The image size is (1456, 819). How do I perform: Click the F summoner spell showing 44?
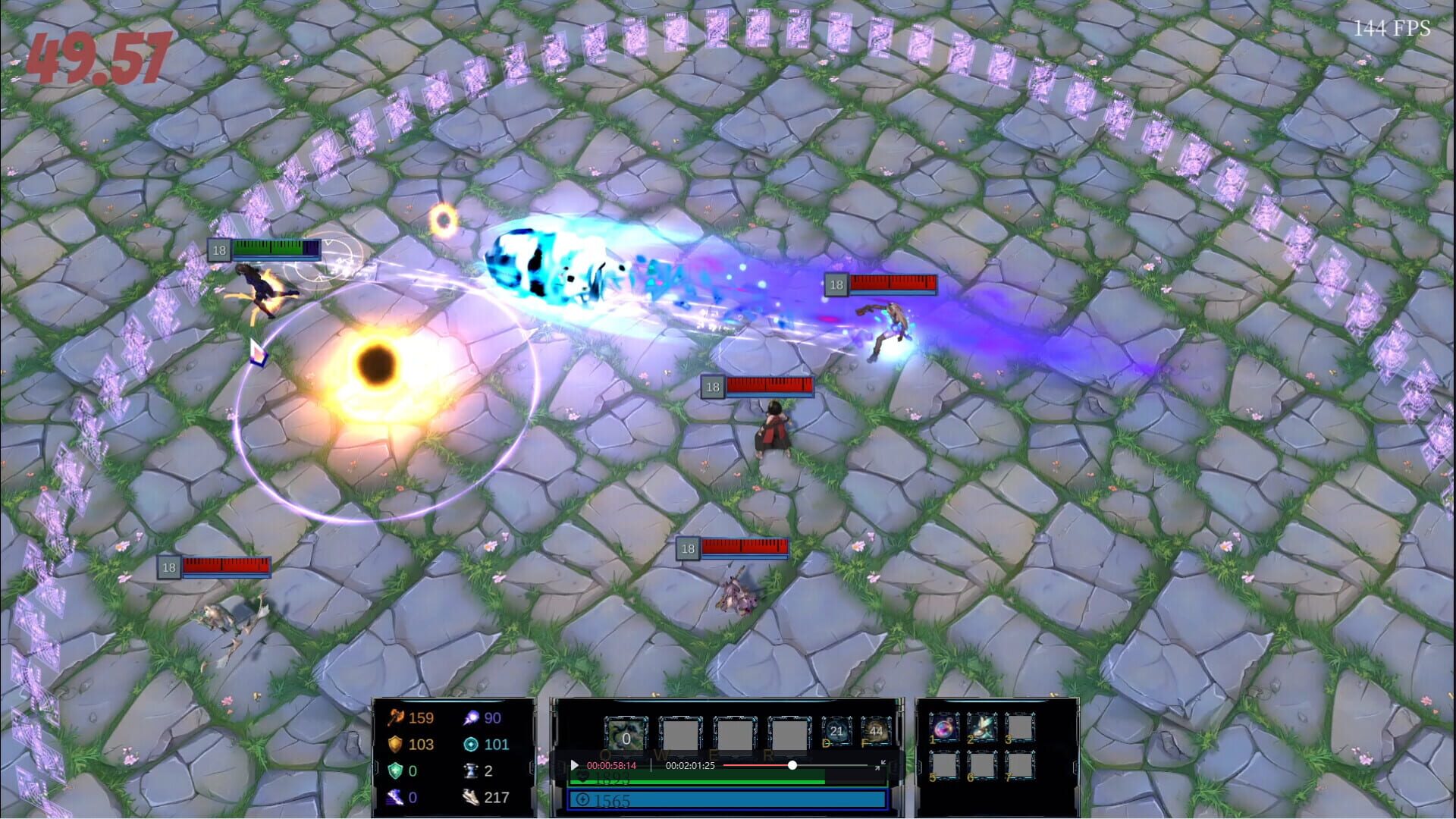click(876, 731)
